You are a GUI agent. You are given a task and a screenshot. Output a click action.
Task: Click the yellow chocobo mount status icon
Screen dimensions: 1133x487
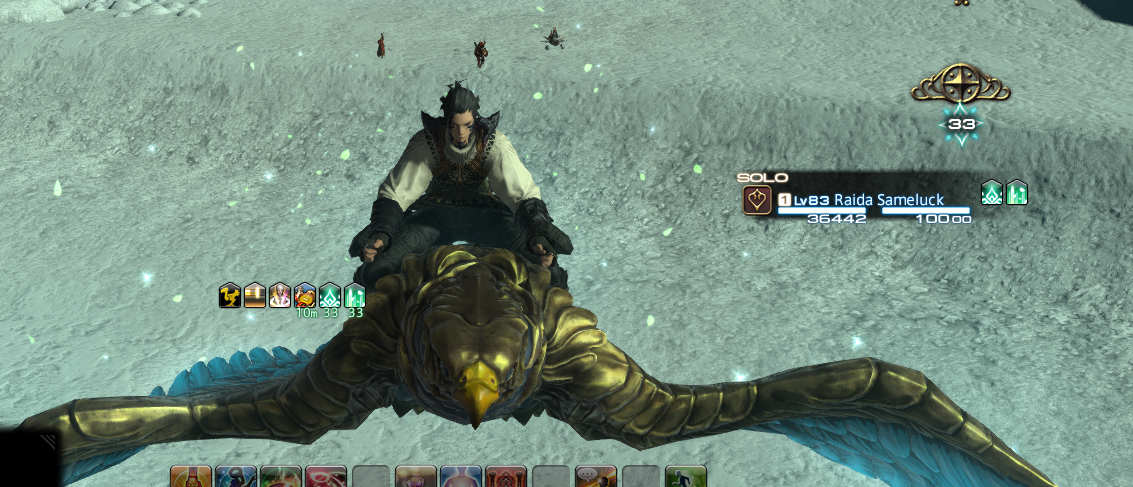pos(230,295)
